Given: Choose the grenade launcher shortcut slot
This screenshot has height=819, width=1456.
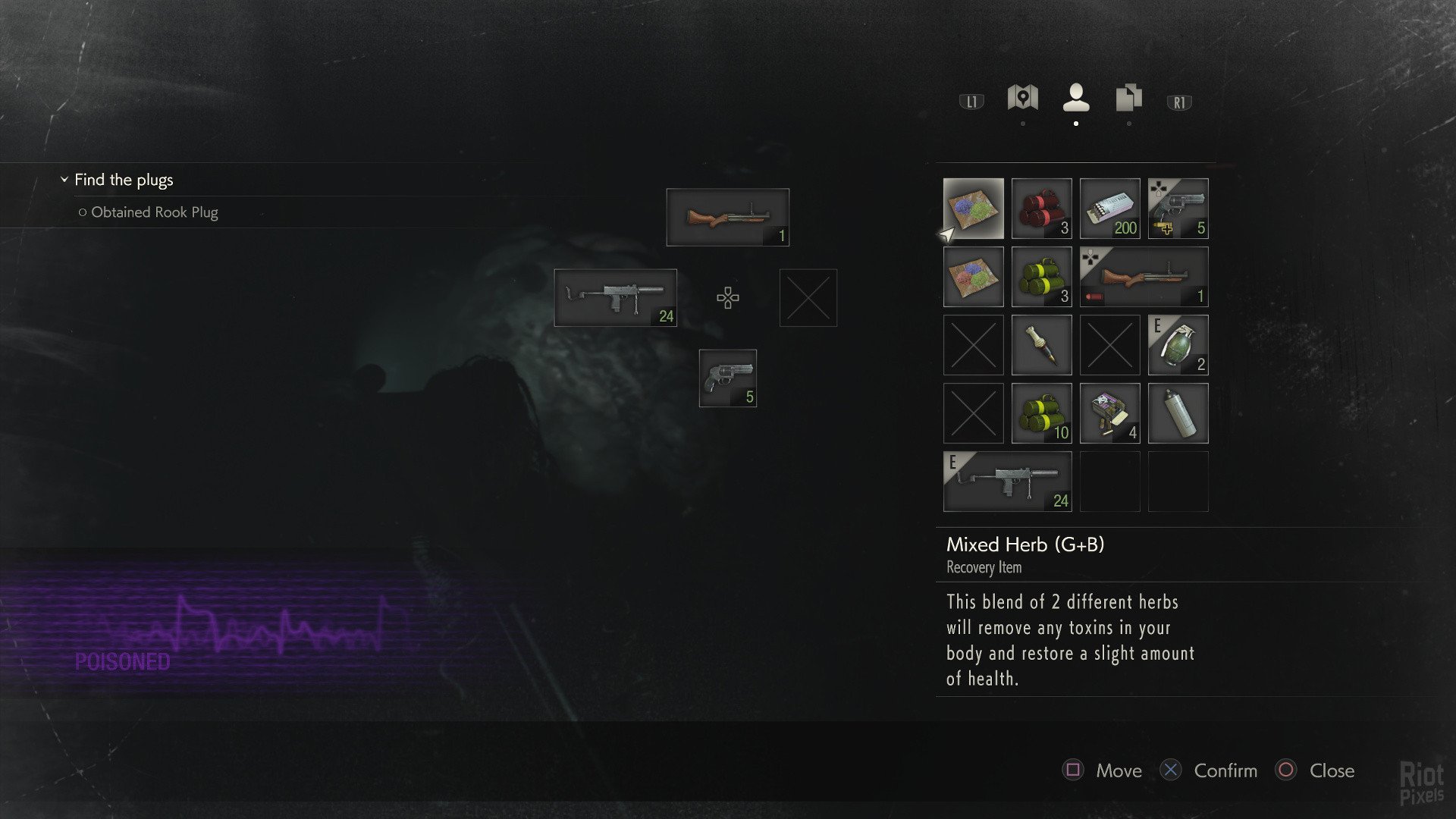Looking at the screenshot, I should coord(727,218).
